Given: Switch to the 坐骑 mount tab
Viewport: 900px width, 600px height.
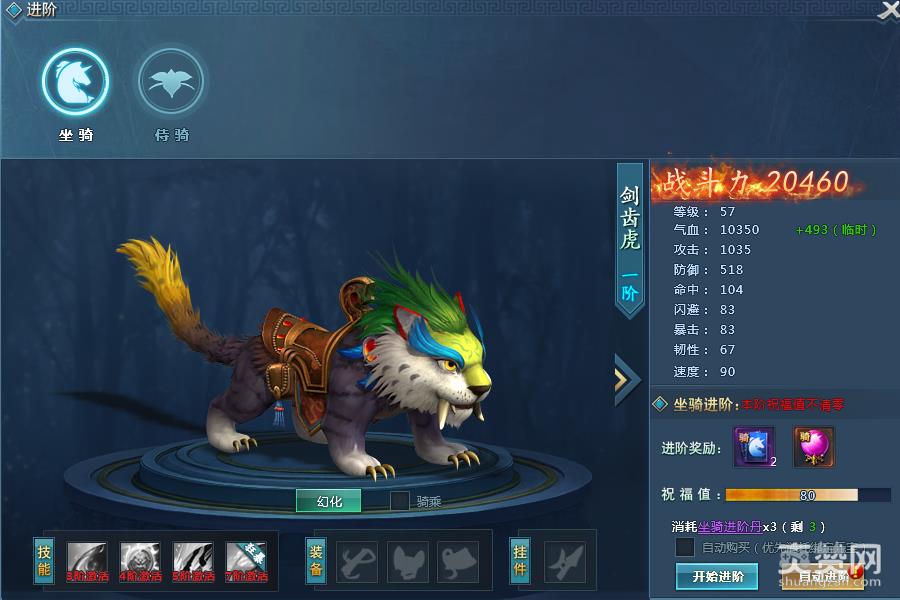Looking at the screenshot, I should 75,83.
